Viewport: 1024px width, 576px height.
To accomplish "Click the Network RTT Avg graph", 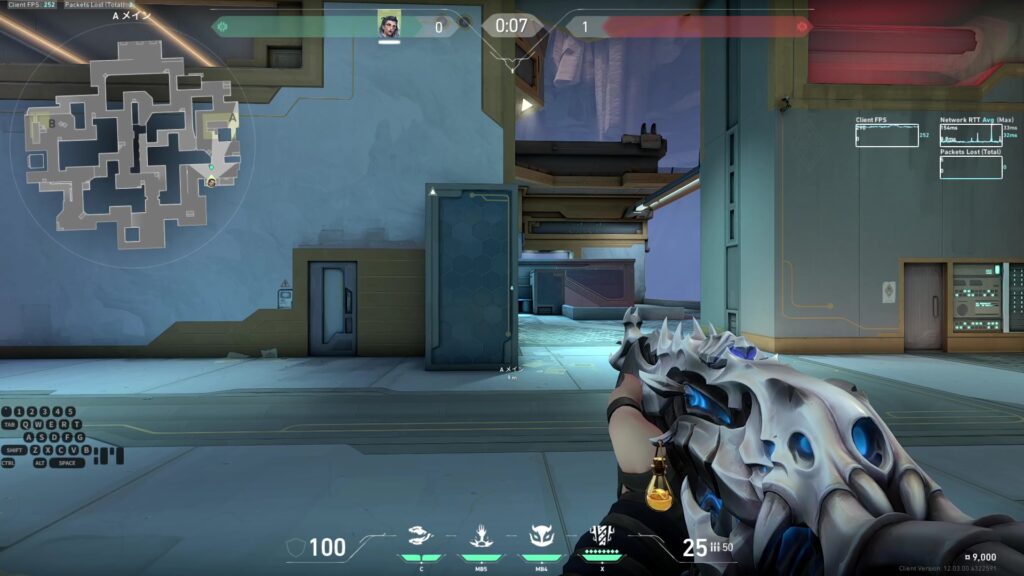I will 970,136.
